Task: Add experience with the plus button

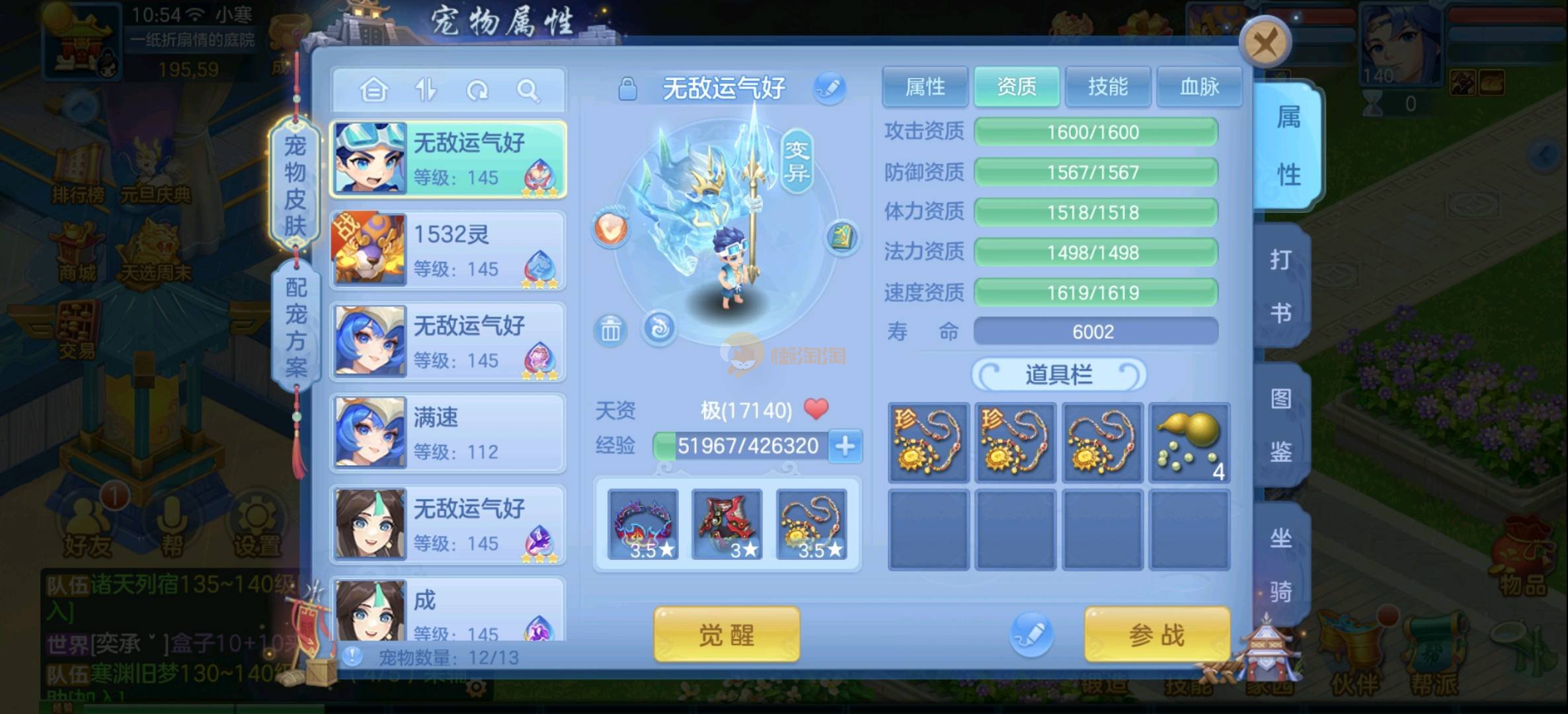Action: pyautogui.click(x=845, y=446)
